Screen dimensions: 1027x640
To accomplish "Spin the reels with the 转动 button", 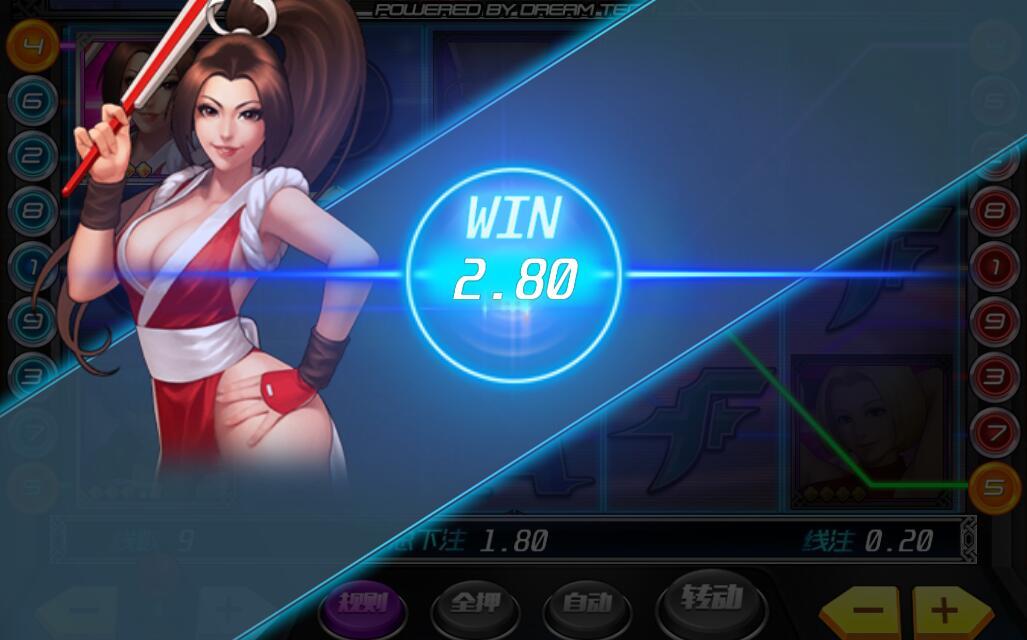I will point(712,600).
